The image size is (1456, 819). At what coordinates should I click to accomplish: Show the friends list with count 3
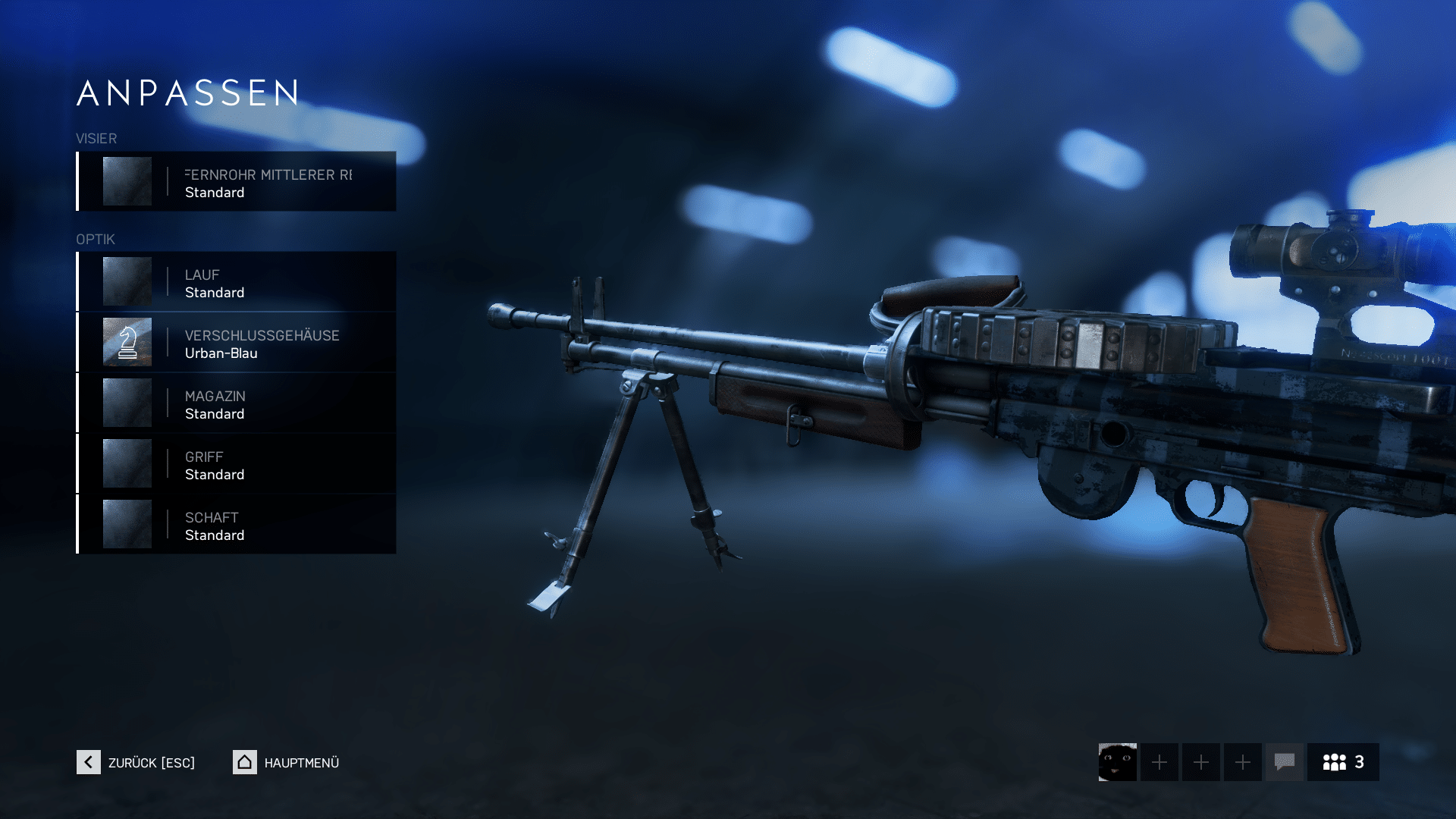[x=1343, y=762]
